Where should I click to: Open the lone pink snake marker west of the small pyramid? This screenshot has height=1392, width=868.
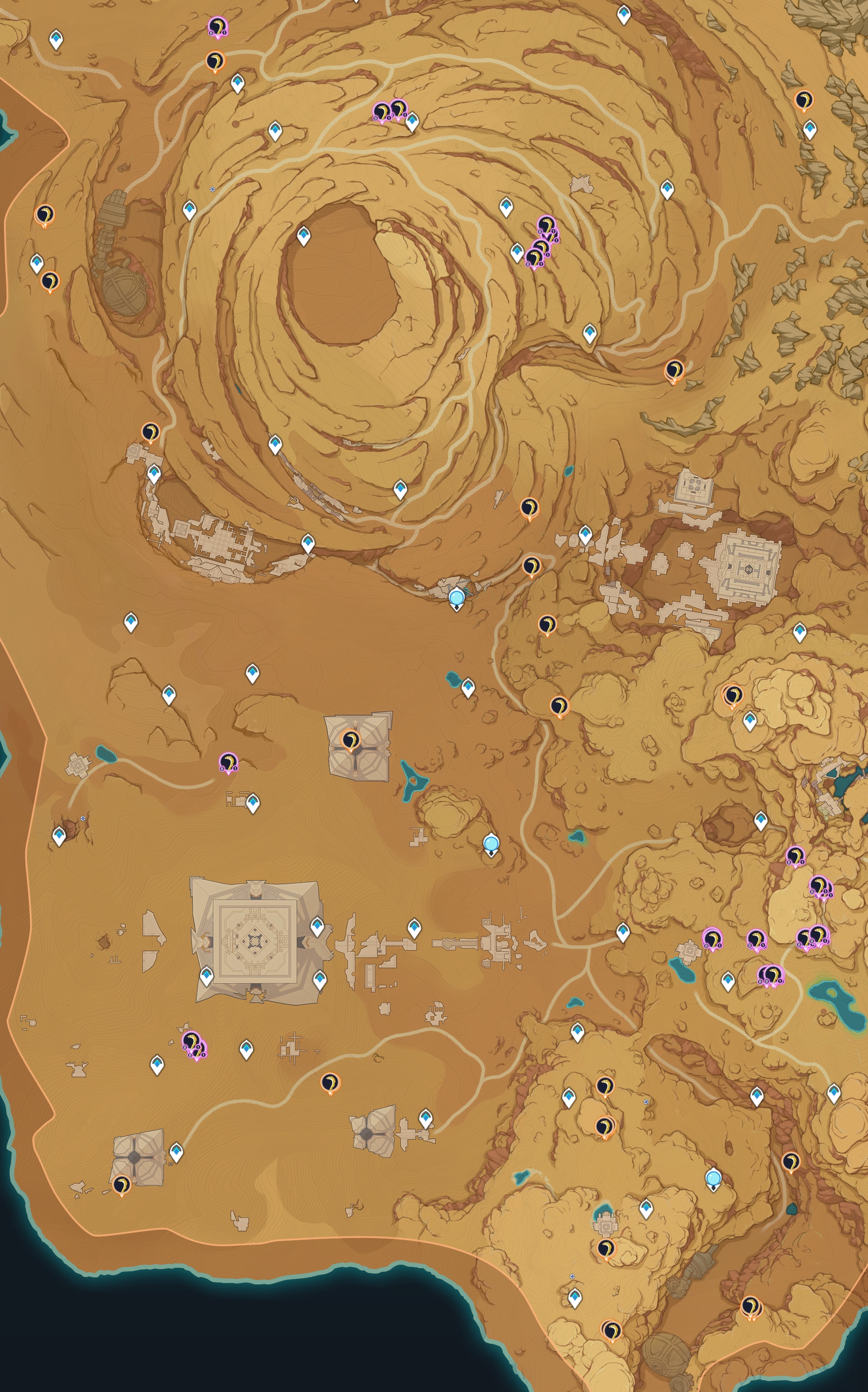point(228,763)
